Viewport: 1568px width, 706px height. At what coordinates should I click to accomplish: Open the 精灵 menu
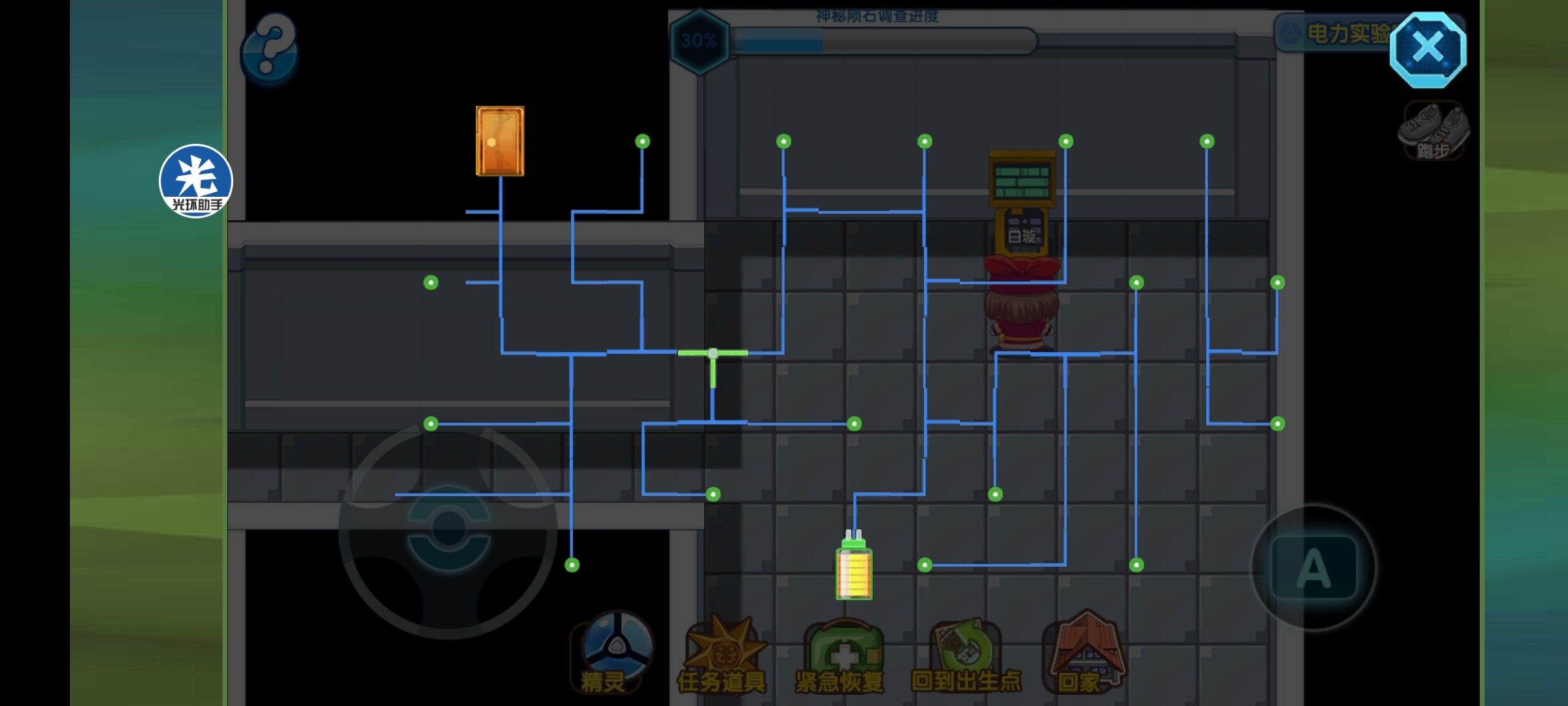click(612, 652)
